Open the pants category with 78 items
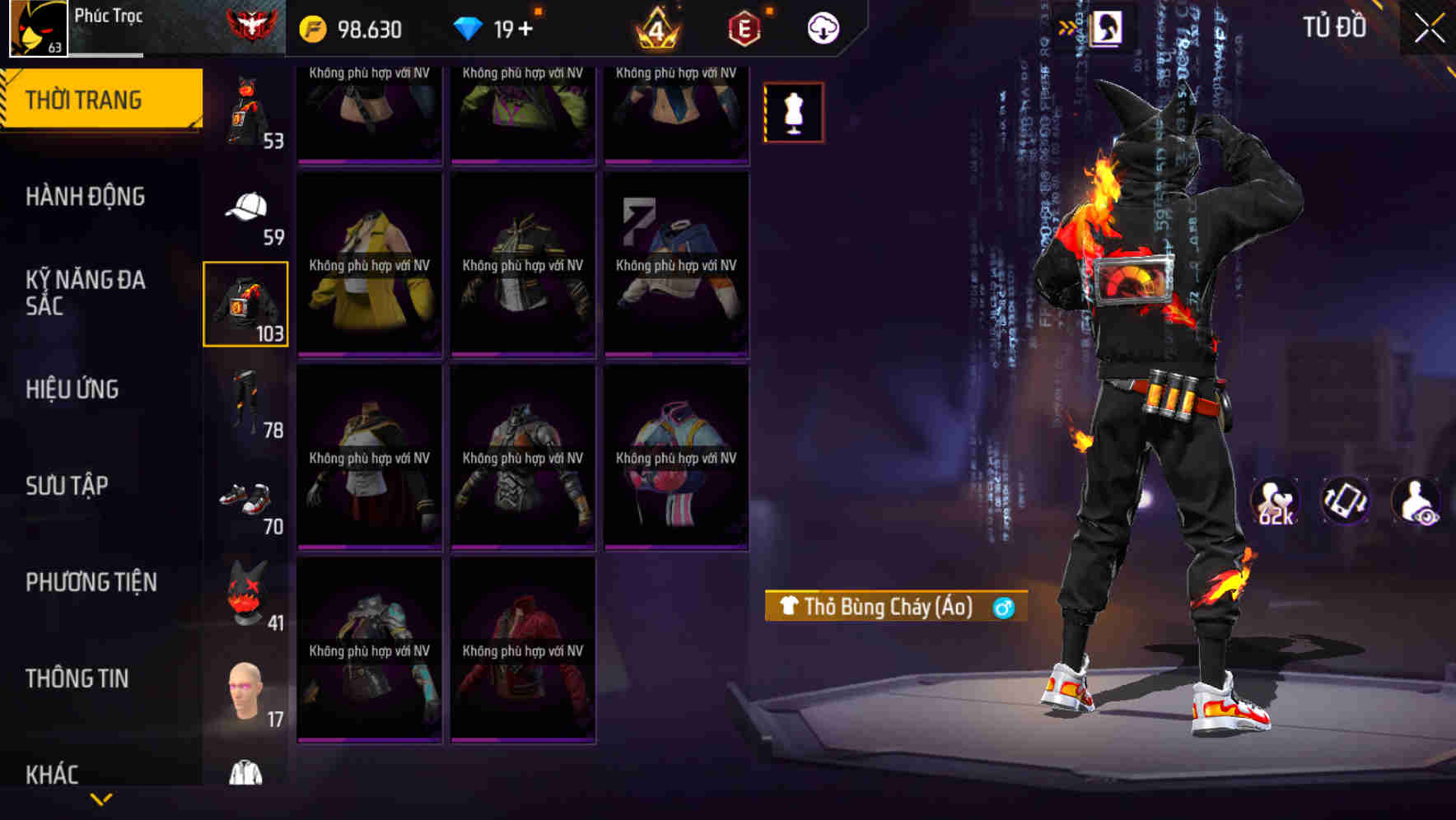Viewport: 1456px width, 820px height. 245,401
